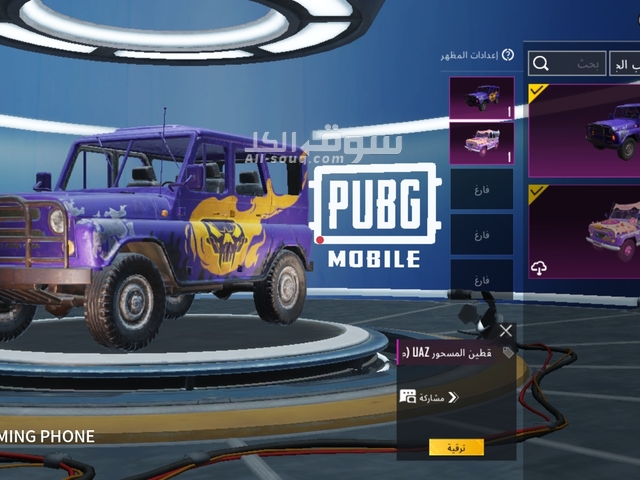The image size is (640, 480).
Task: Open the appearance settings help icon
Action: [507, 55]
